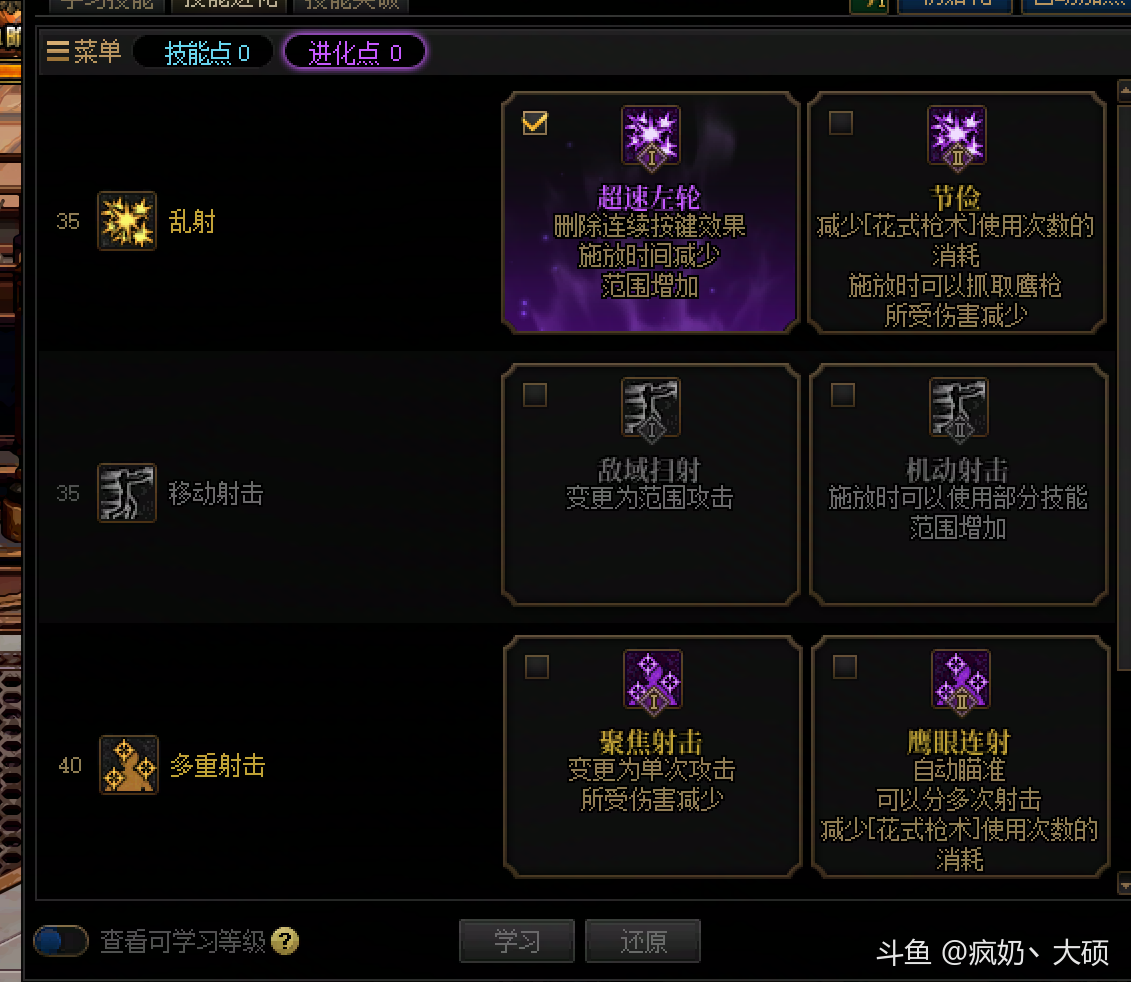Tick the 机动射击 checkbox
1131x982 pixels.
click(x=843, y=395)
